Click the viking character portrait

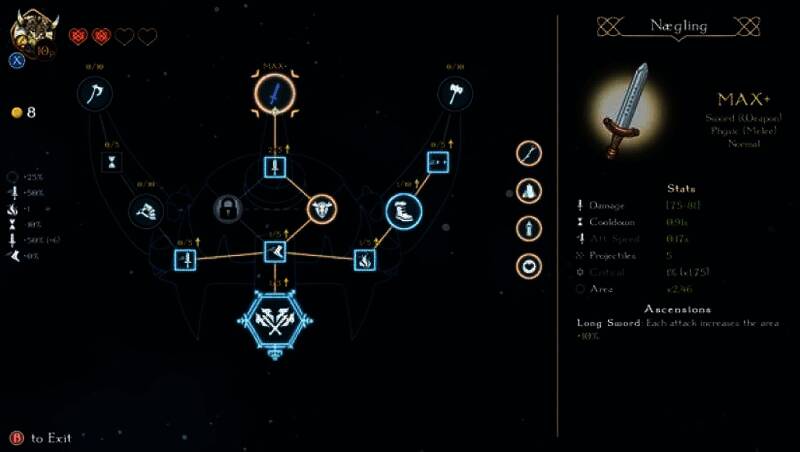(x=32, y=30)
